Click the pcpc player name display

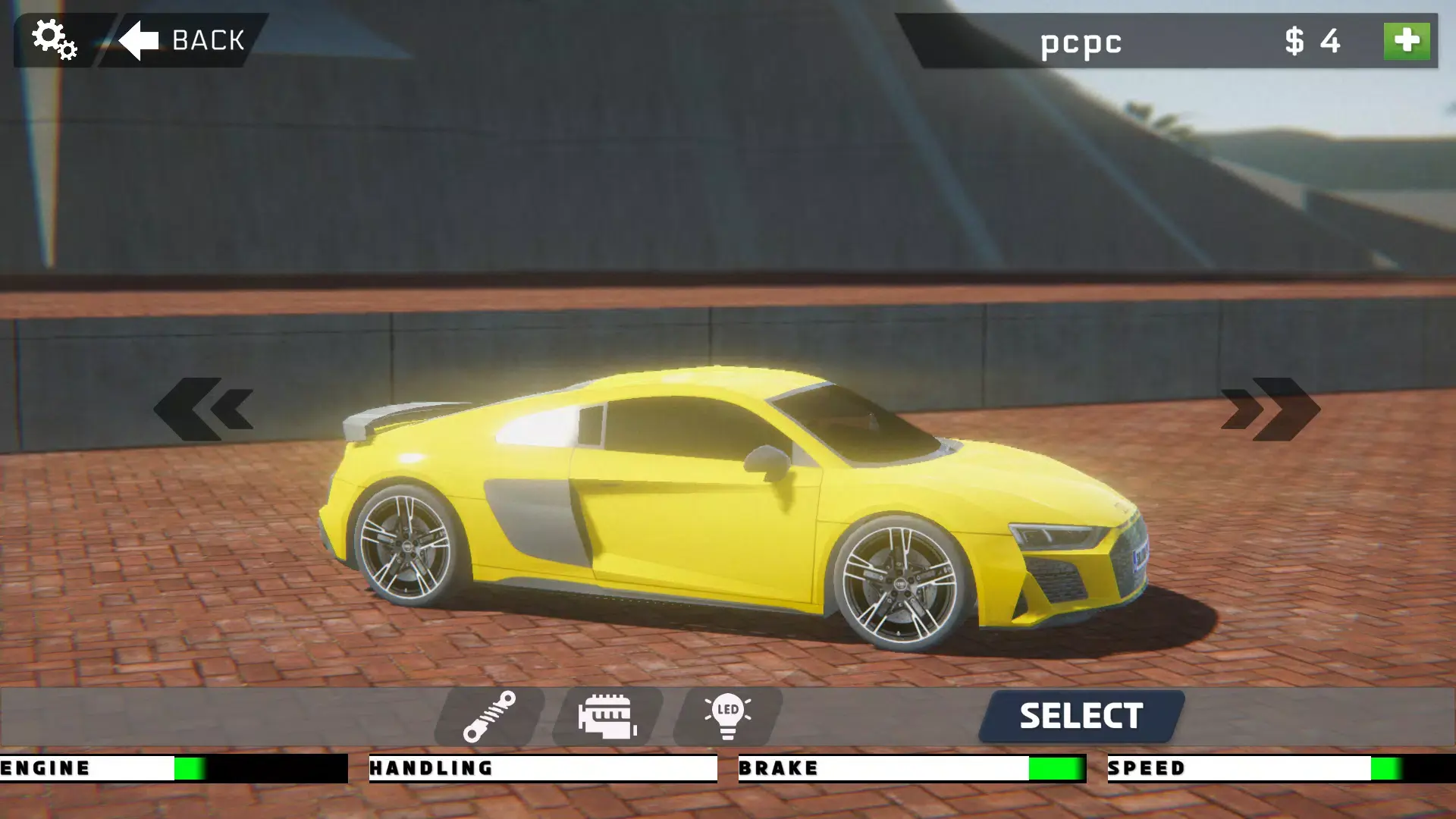1081,43
